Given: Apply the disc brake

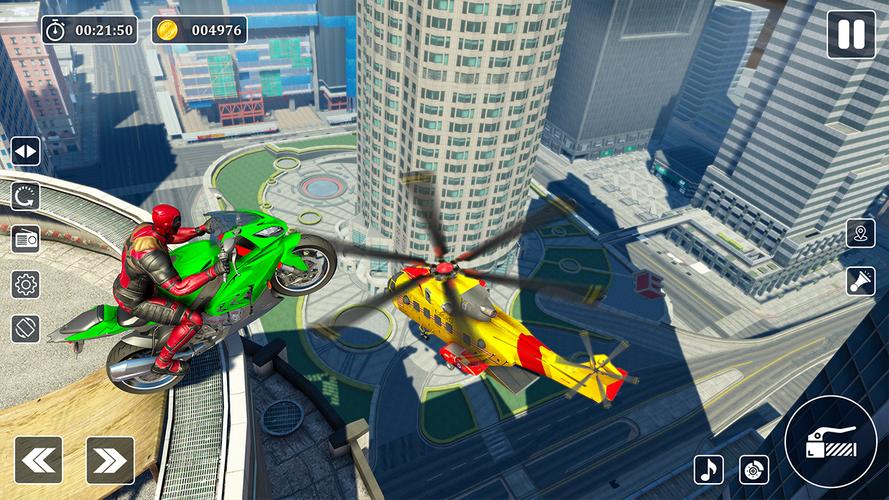Looking at the screenshot, I should point(754,469).
